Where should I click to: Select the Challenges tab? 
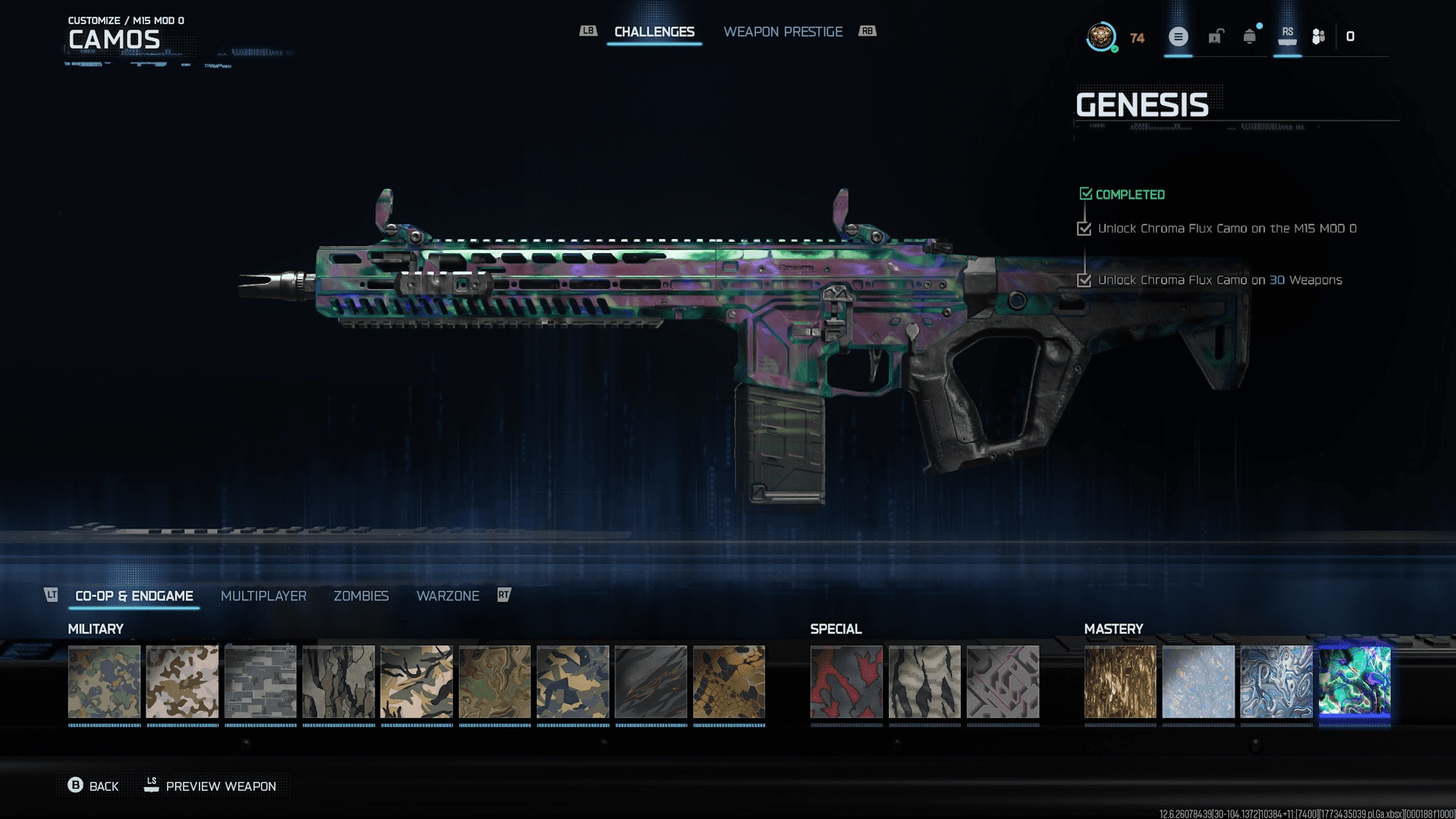tap(654, 32)
